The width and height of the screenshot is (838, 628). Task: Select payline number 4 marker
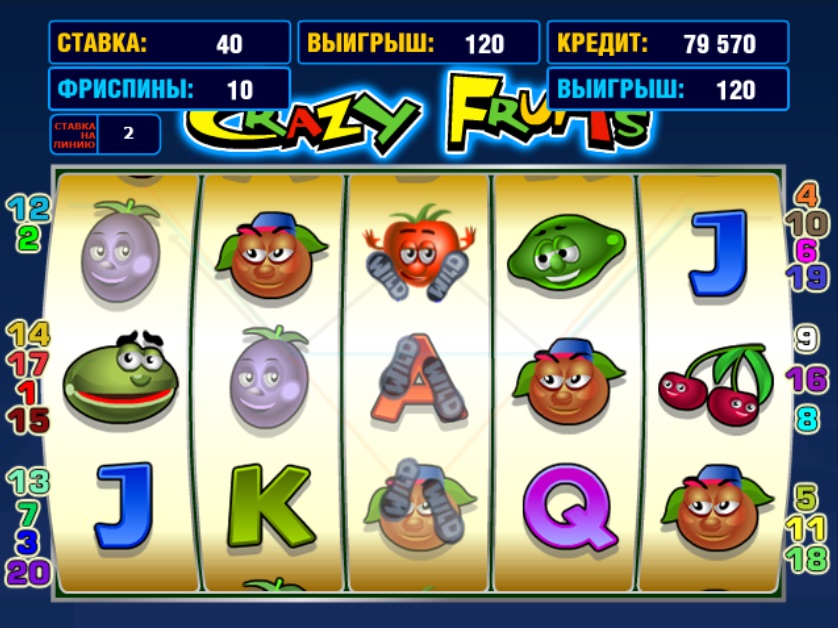(x=807, y=196)
